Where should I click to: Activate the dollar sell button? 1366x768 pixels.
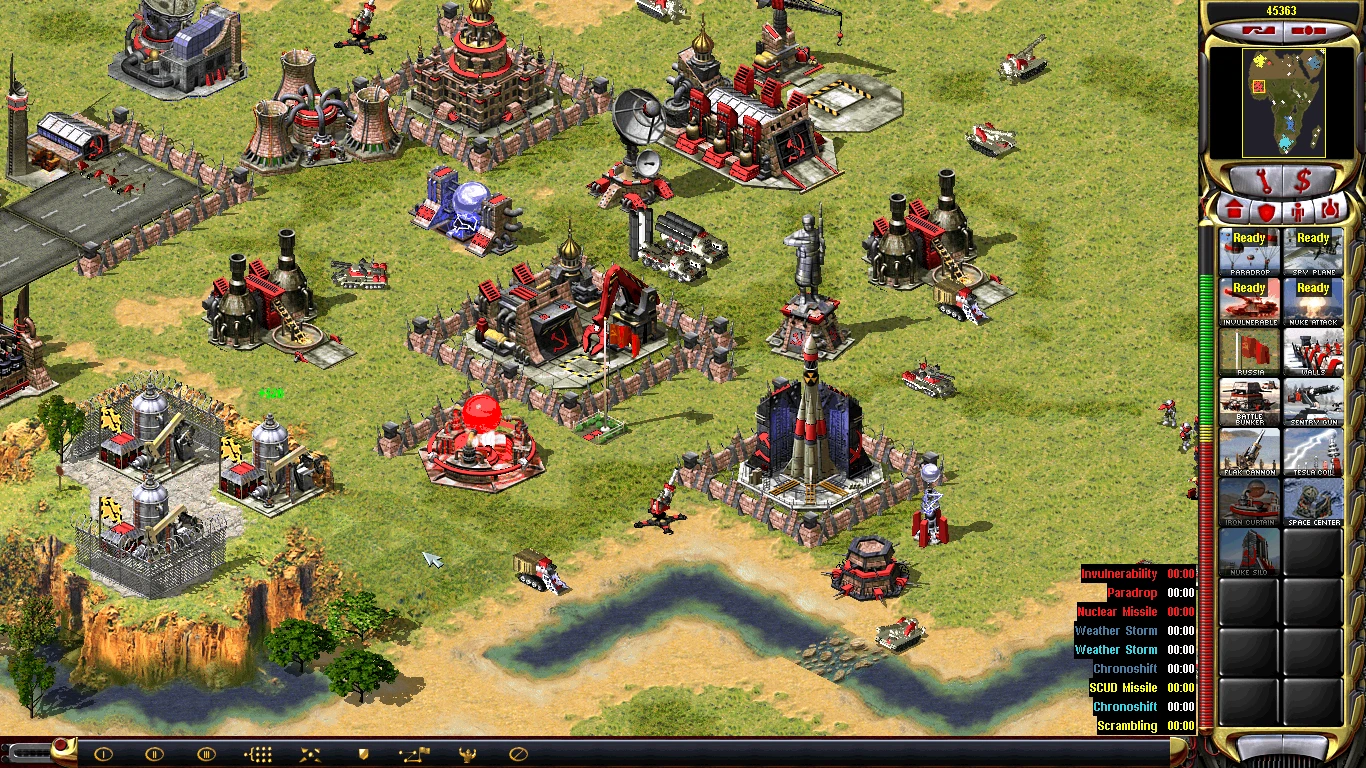pyautogui.click(x=1304, y=181)
